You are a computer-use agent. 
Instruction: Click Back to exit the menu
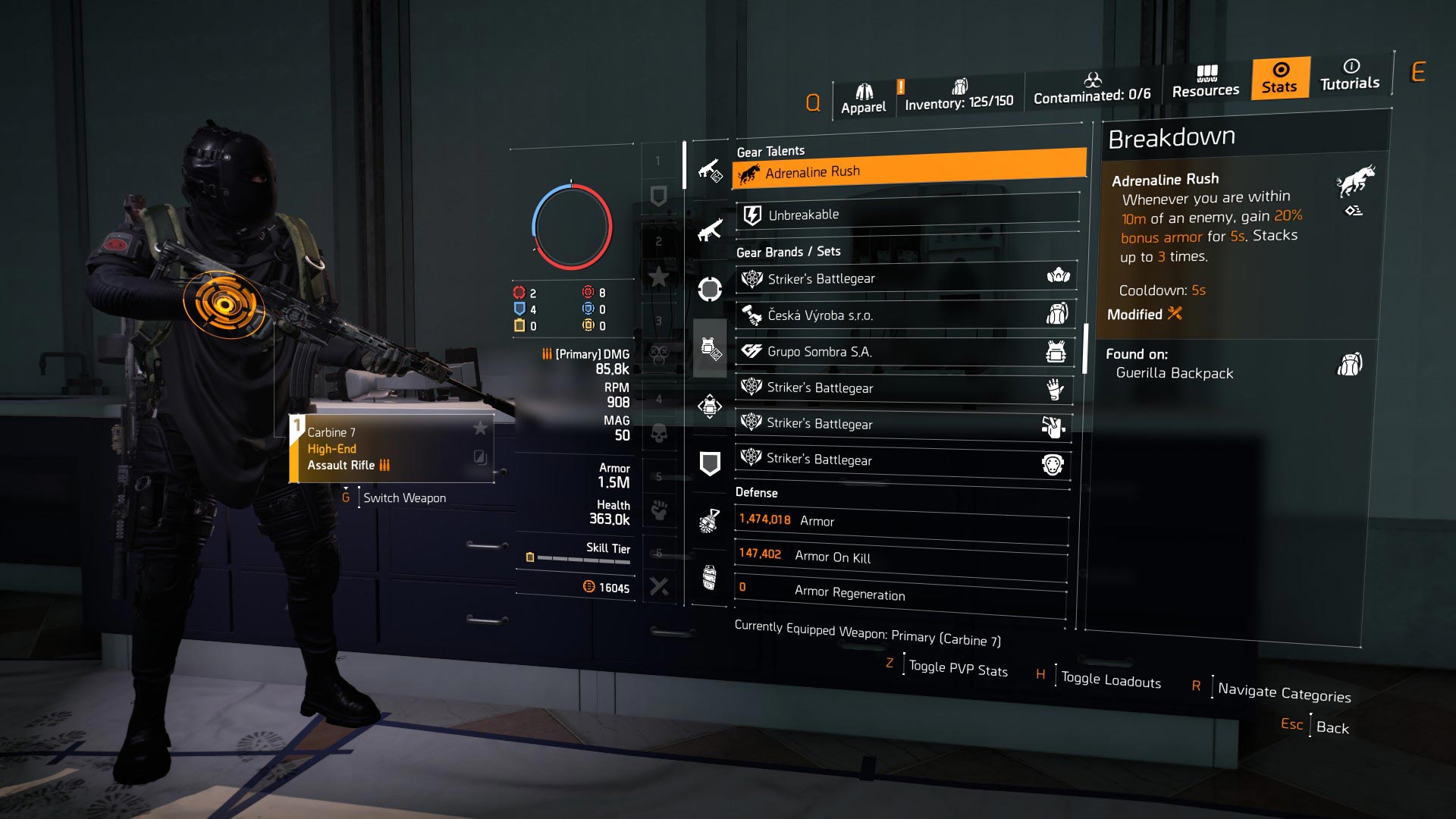point(1334,726)
